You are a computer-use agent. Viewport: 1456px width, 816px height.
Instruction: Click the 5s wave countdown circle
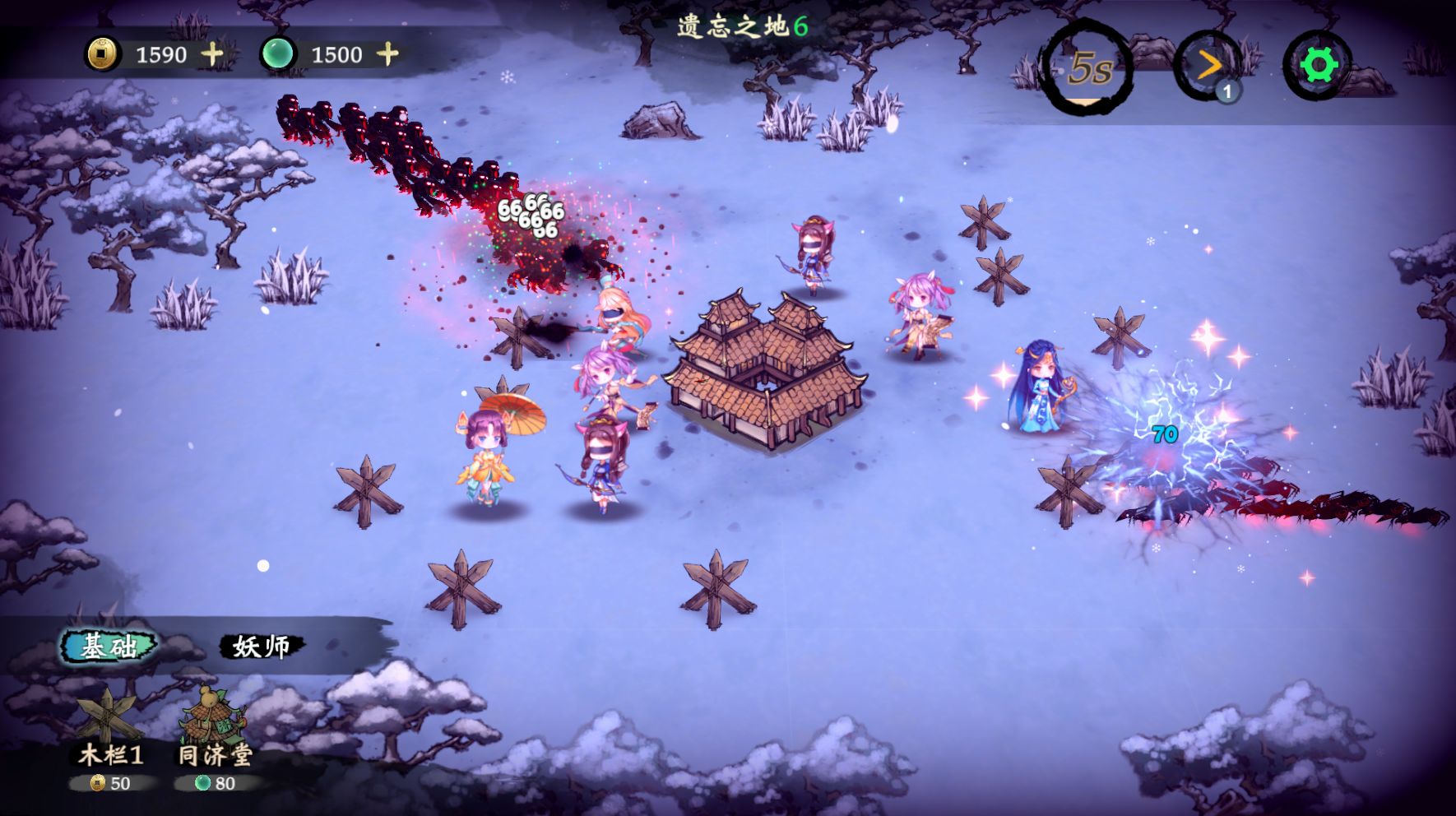tap(1088, 68)
